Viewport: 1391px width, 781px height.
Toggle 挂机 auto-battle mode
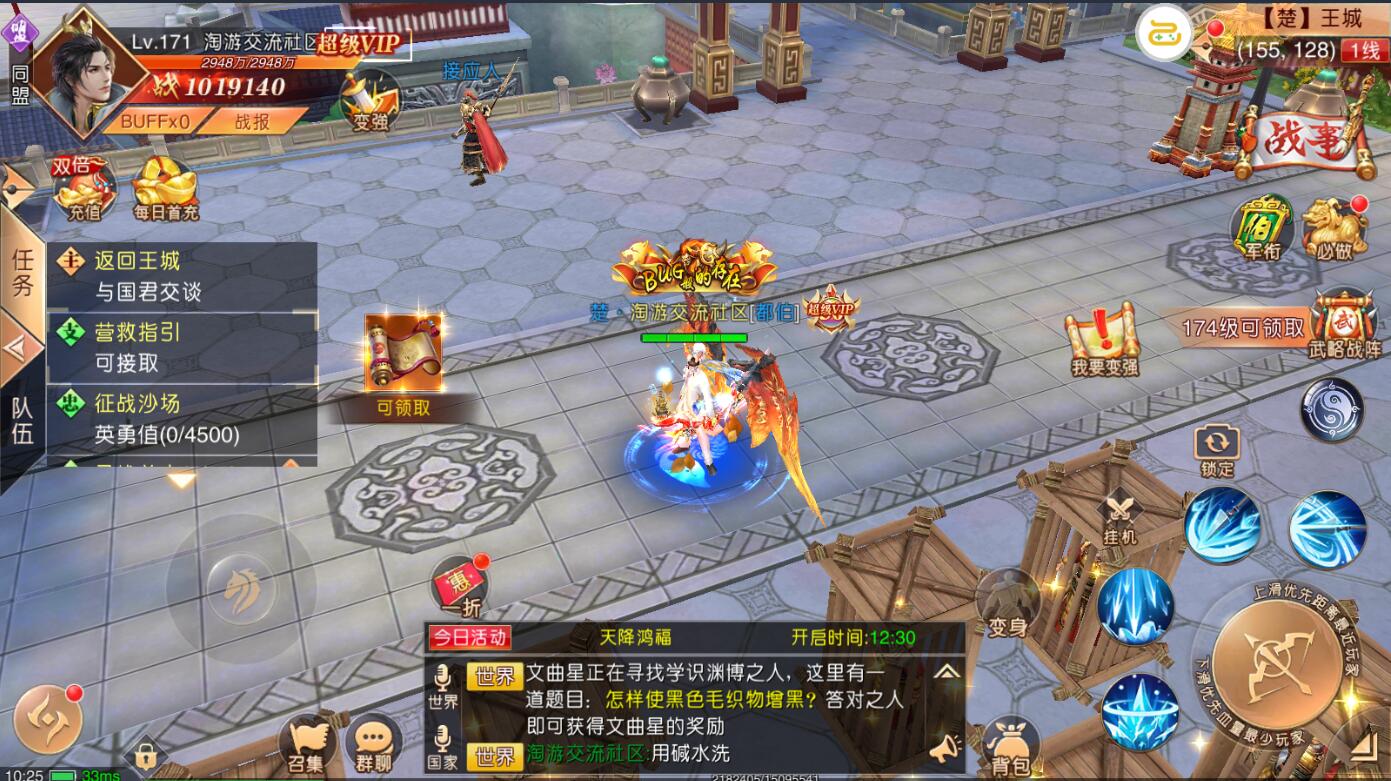[1121, 518]
